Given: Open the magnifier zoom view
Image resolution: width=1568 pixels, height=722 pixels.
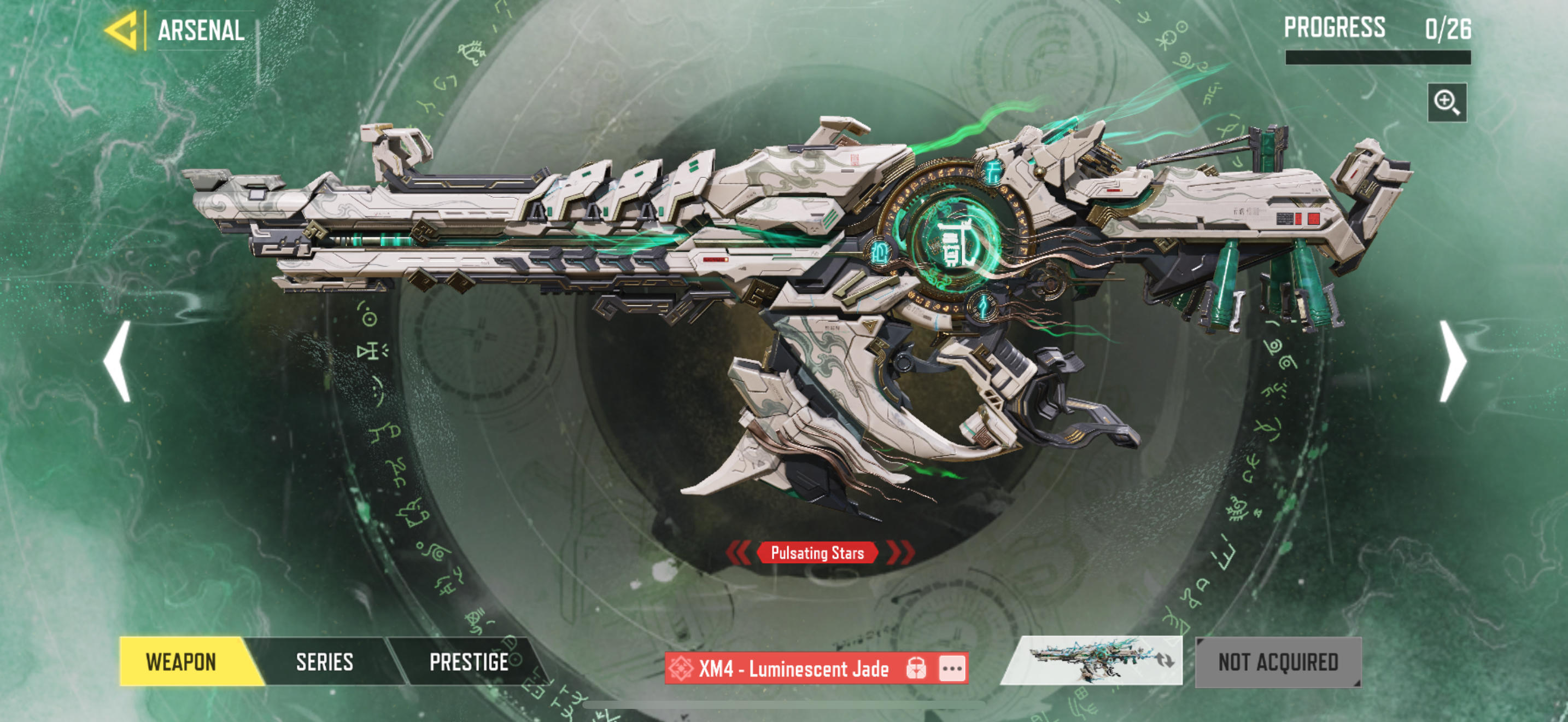Looking at the screenshot, I should 1446,102.
